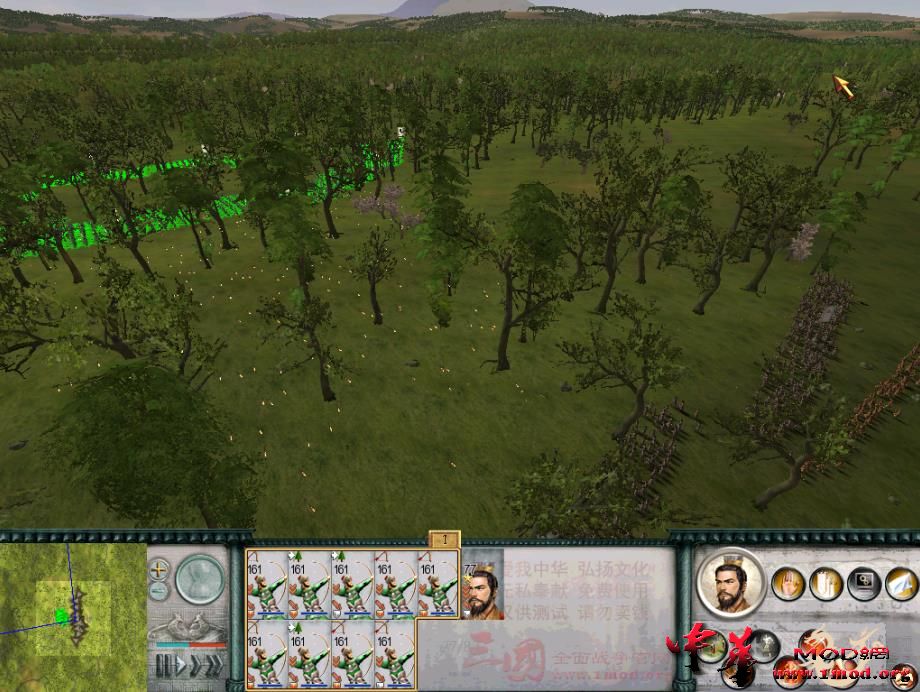
Task: Zoom out the minimap with the minus button
Action: tap(159, 590)
